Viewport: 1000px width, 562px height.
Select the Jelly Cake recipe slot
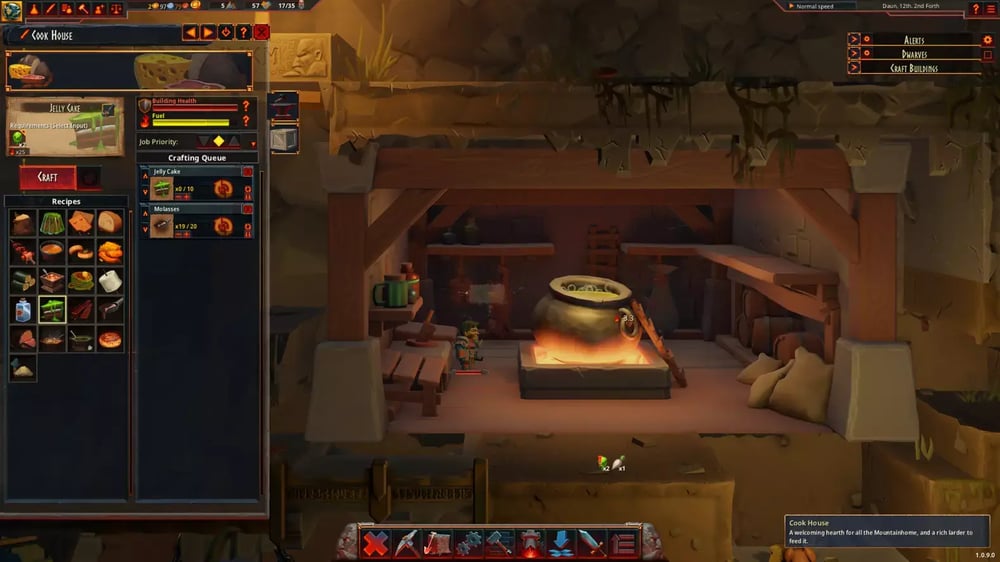coord(52,310)
